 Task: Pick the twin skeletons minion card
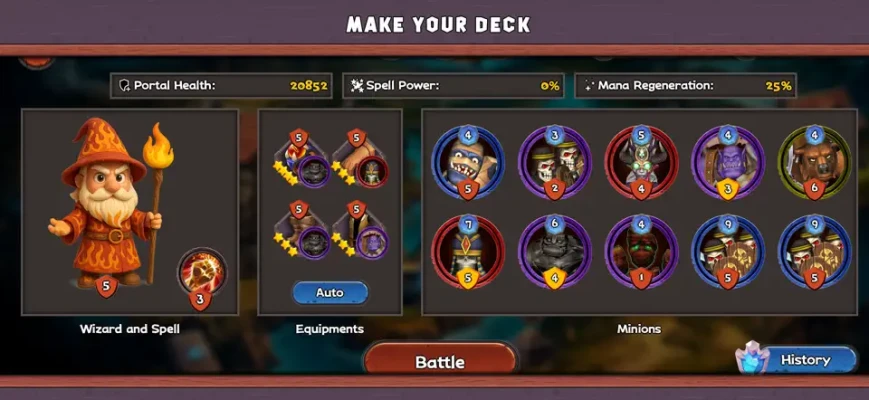553,162
